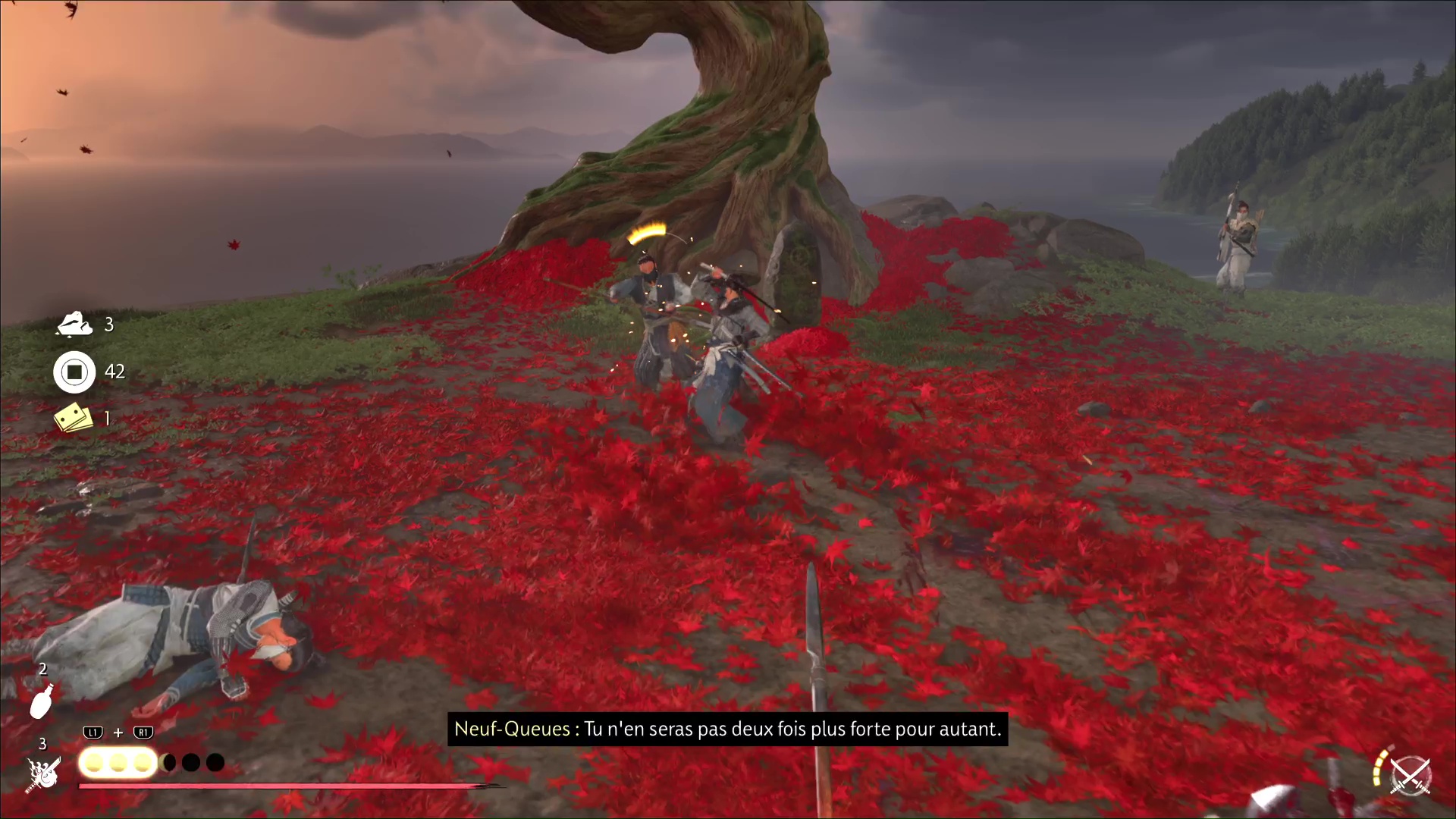This screenshot has height=819, width=1456.
Task: Click the crossed dual katanas weapon icon
Action: pos(1410,776)
